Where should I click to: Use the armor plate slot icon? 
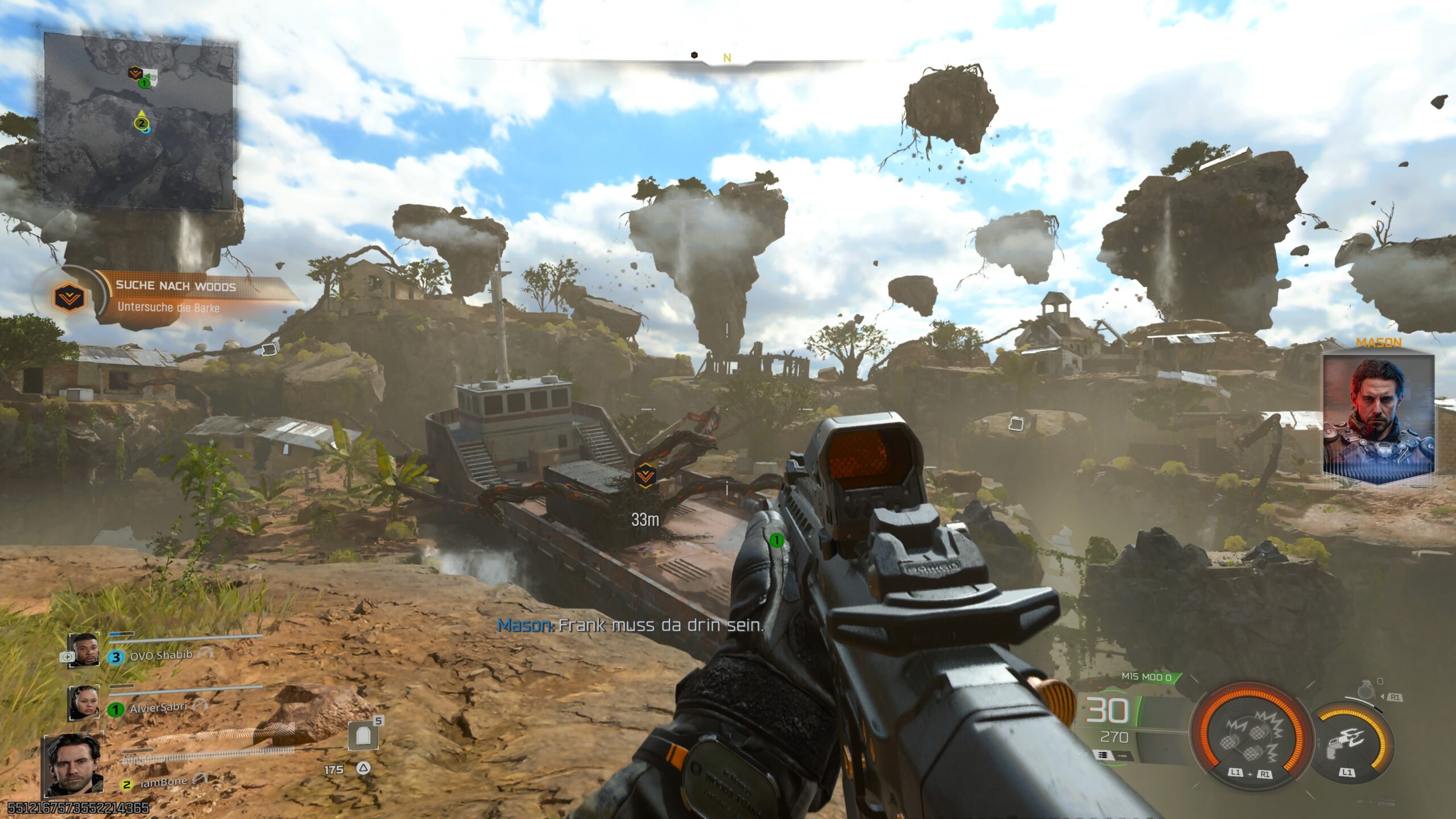pyautogui.click(x=362, y=737)
